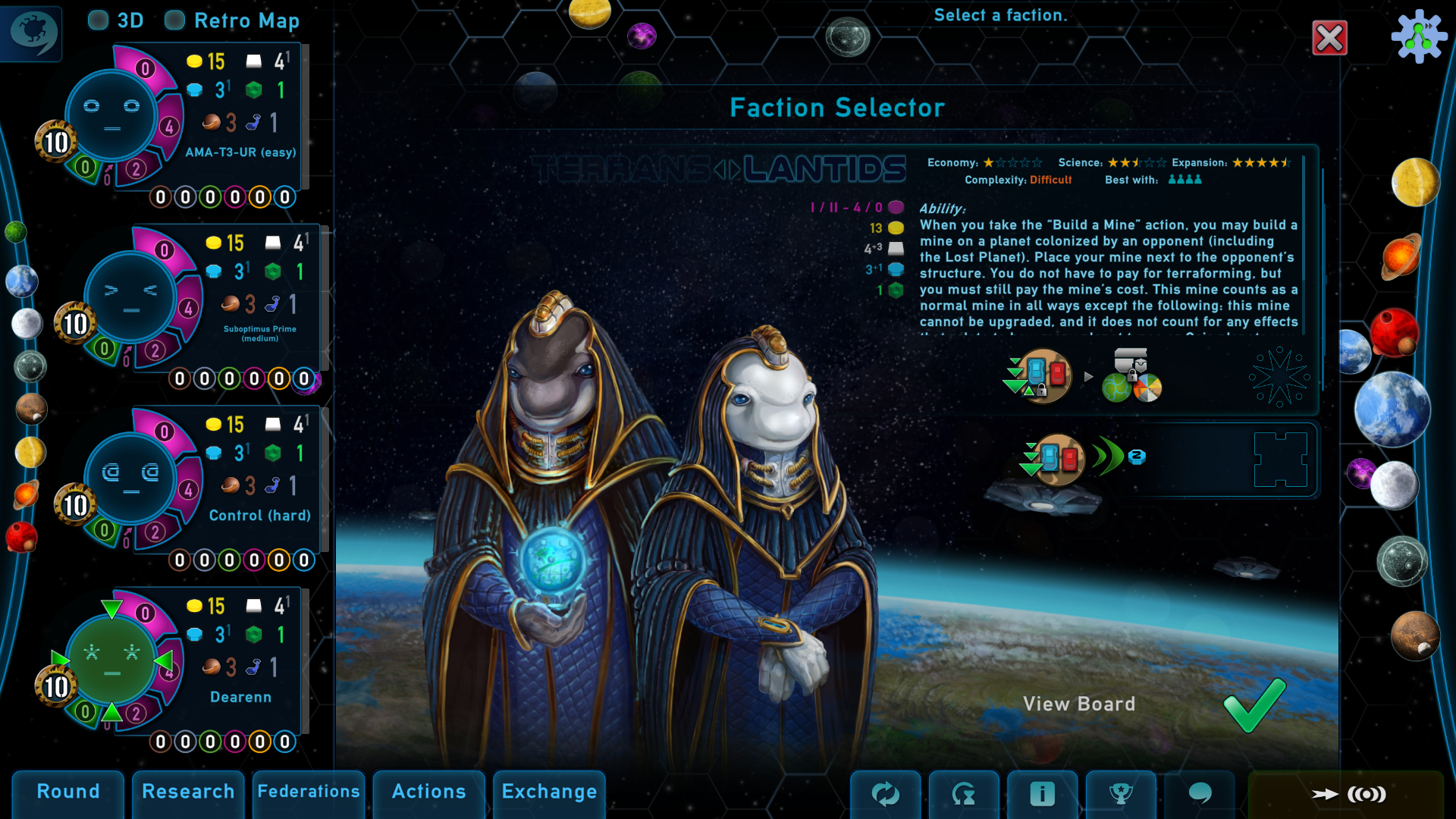Viewport: 1456px width, 819px height.
Task: Open the Exchange tab
Action: tap(549, 792)
